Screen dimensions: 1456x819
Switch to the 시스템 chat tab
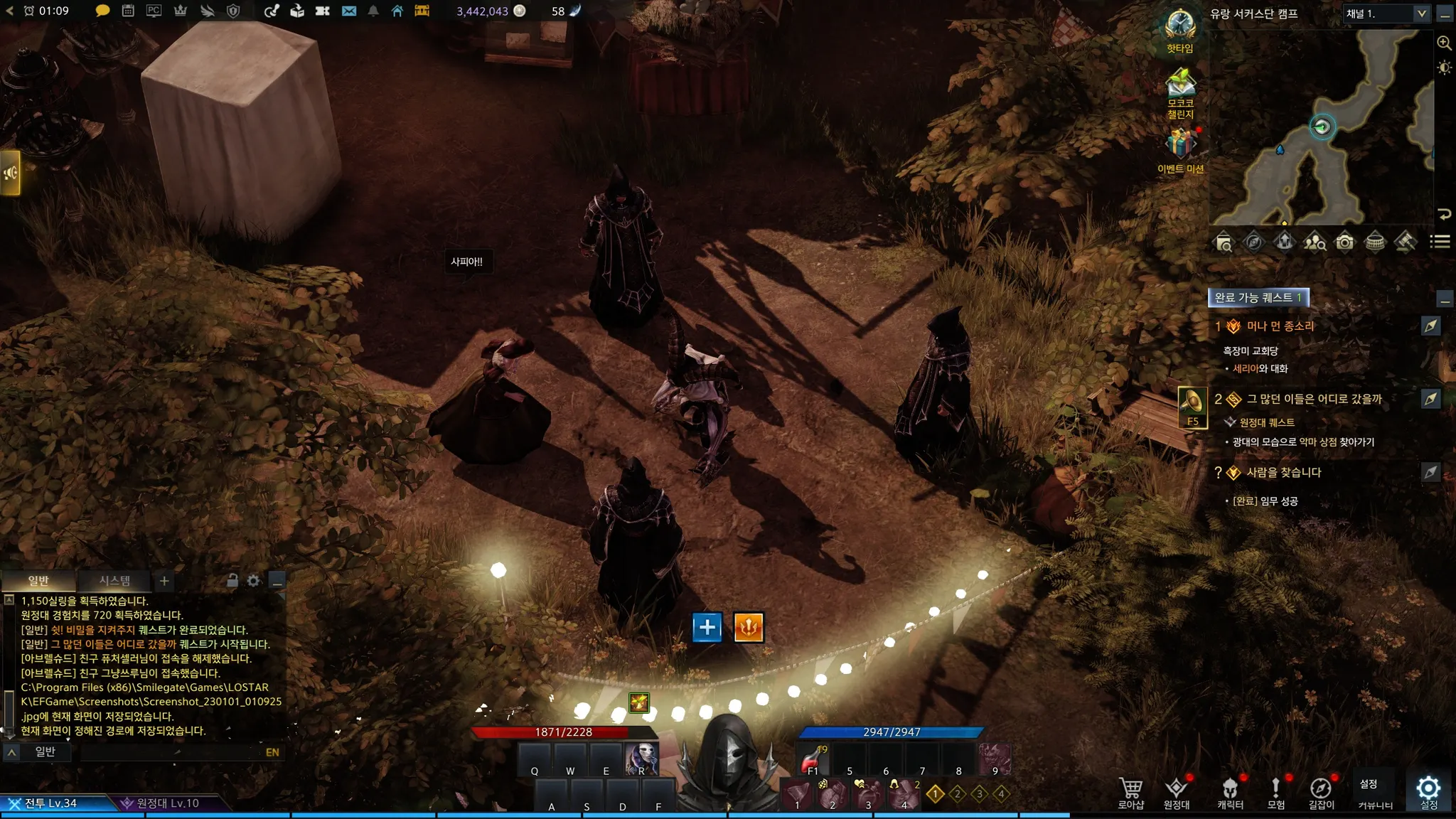pos(114,581)
